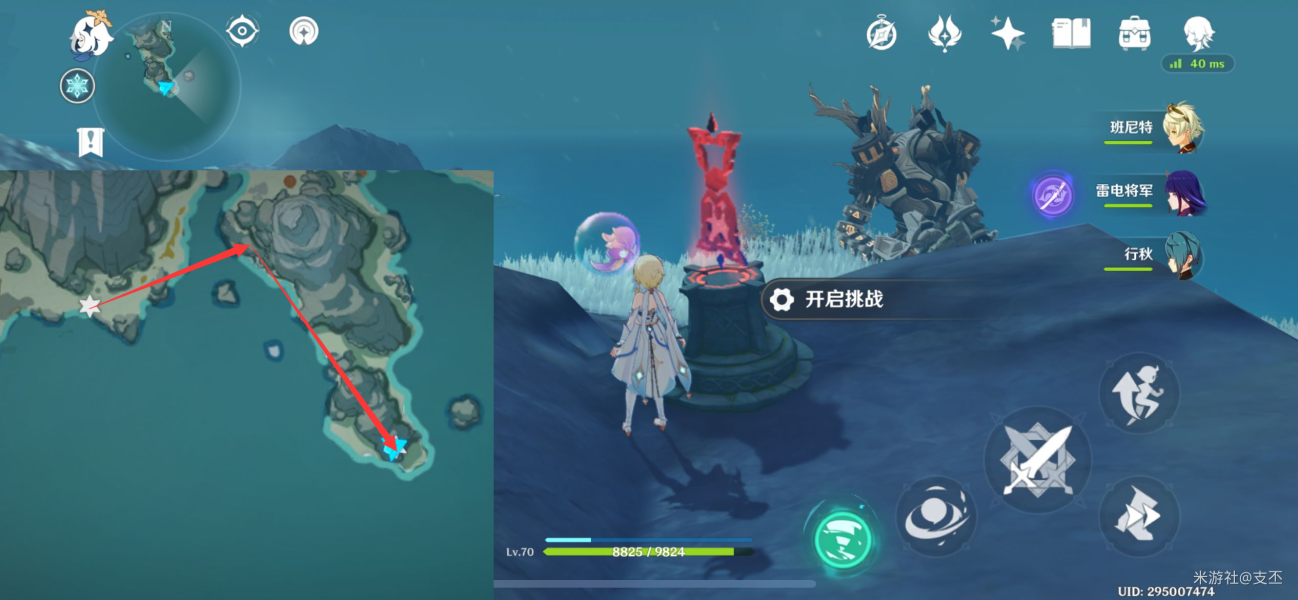Open the Paimon menu
Image resolution: width=1298 pixels, height=600 pixels.
pyautogui.click(x=91, y=33)
